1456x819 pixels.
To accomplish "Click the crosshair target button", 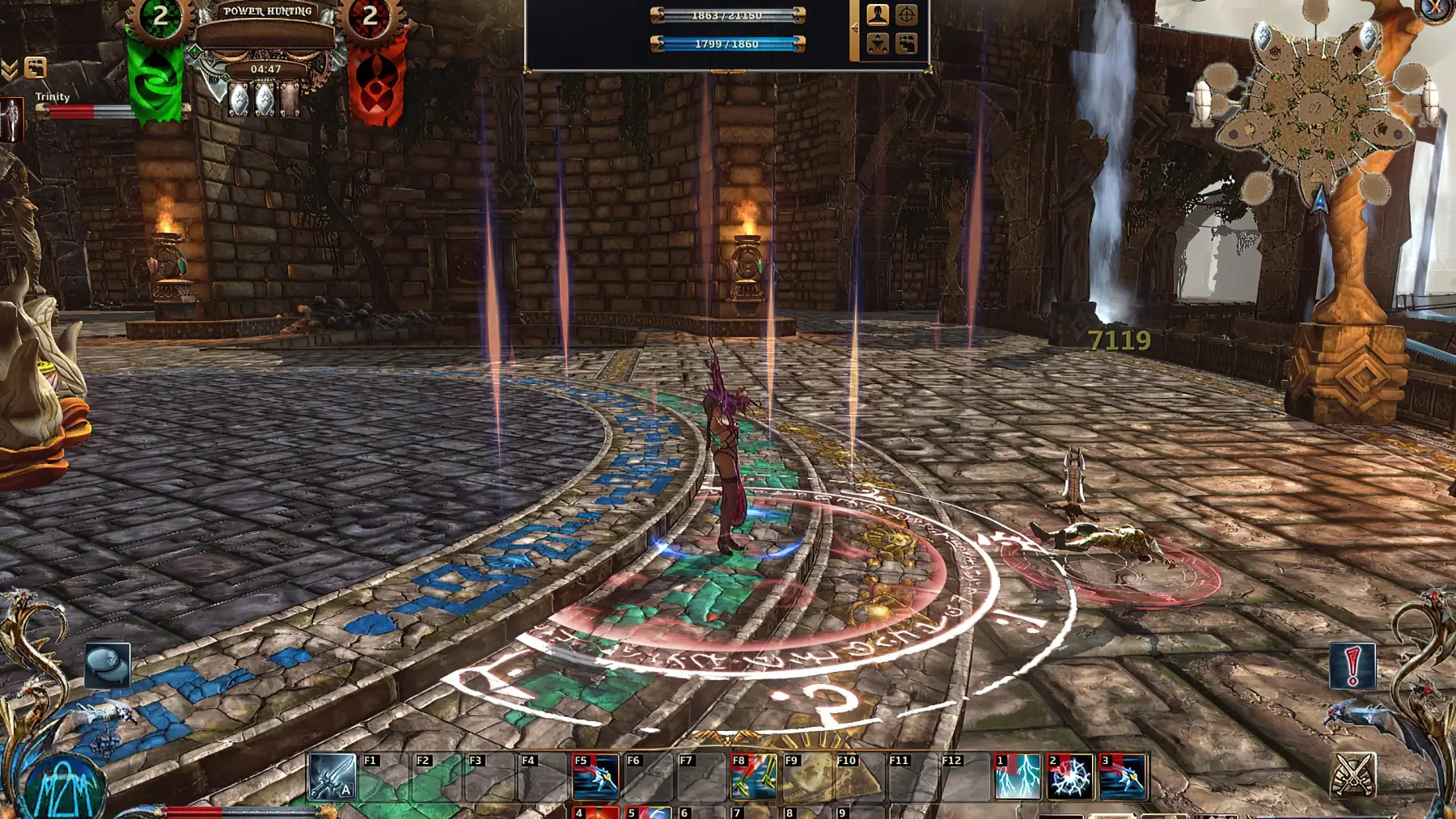I will [907, 15].
